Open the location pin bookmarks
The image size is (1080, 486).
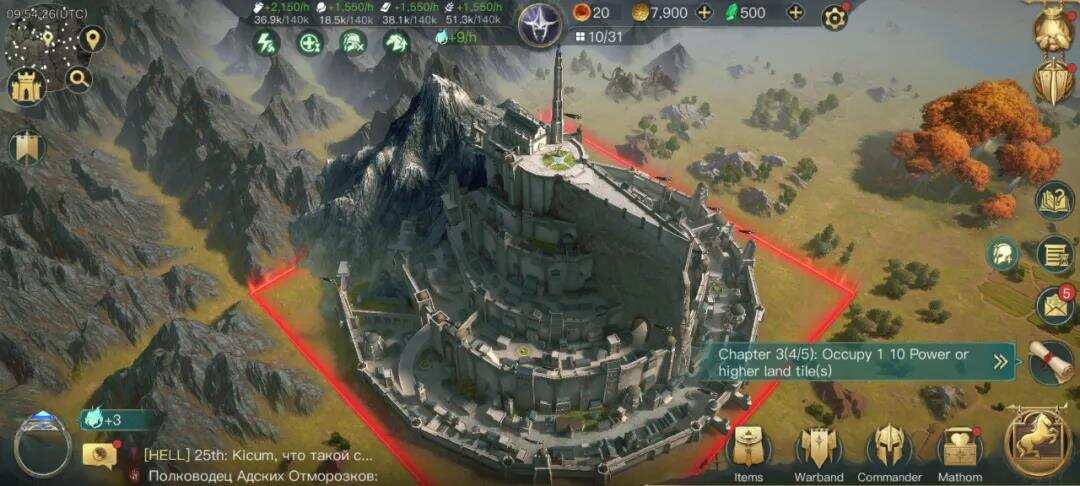(92, 40)
